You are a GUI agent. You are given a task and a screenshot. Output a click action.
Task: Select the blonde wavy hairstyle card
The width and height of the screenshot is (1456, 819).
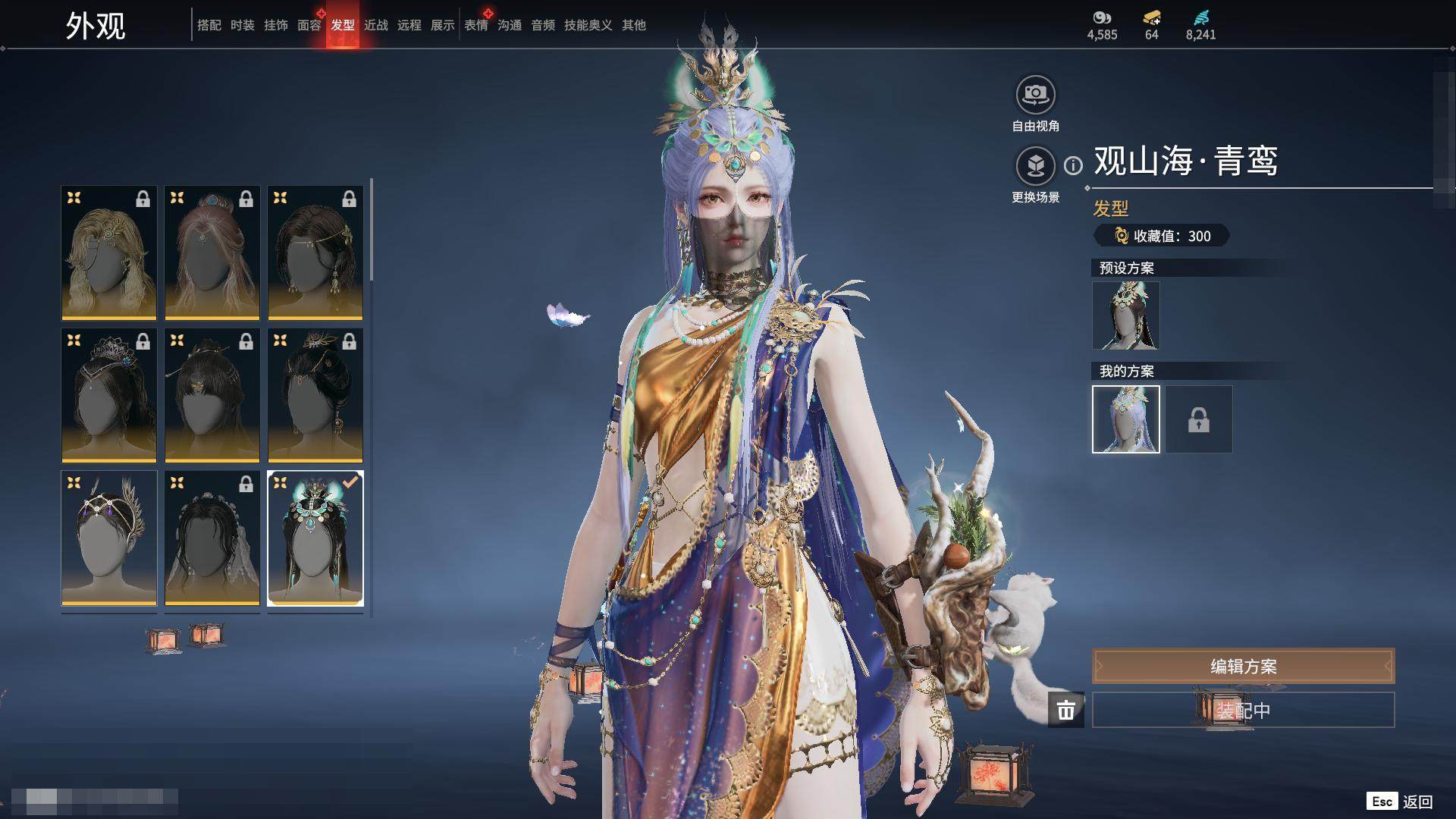[x=109, y=253]
